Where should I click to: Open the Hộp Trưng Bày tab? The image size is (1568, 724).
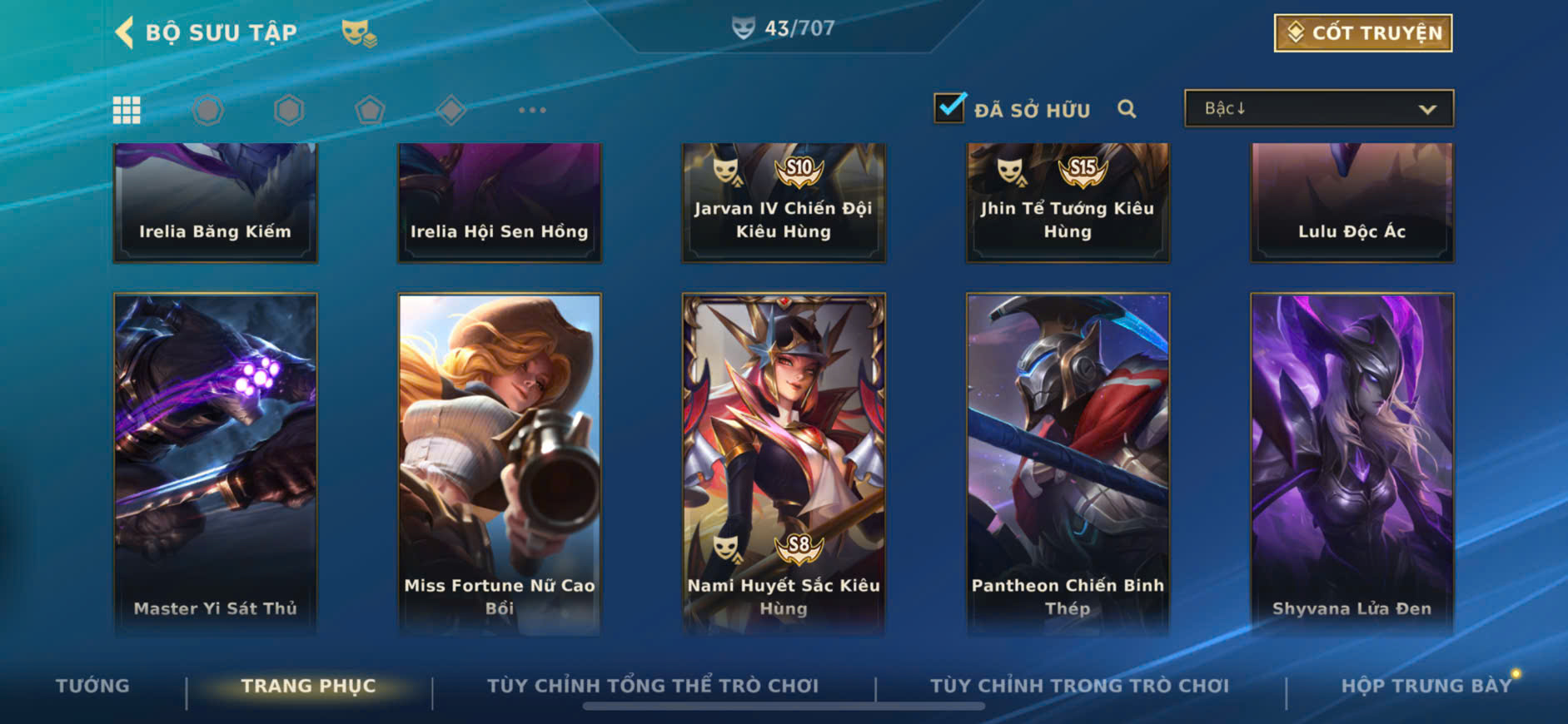point(1426,686)
